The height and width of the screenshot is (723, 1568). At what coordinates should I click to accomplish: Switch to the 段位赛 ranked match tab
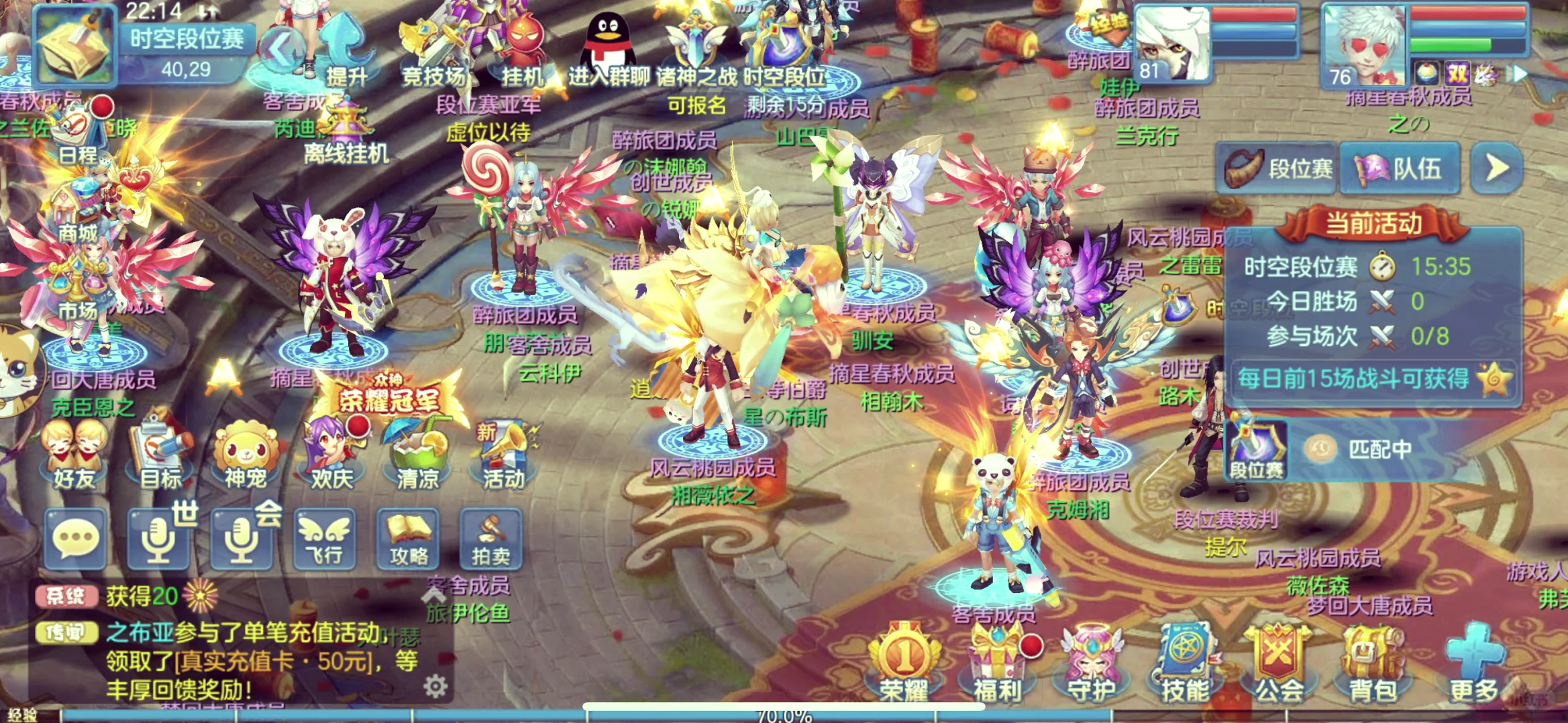click(x=1278, y=168)
